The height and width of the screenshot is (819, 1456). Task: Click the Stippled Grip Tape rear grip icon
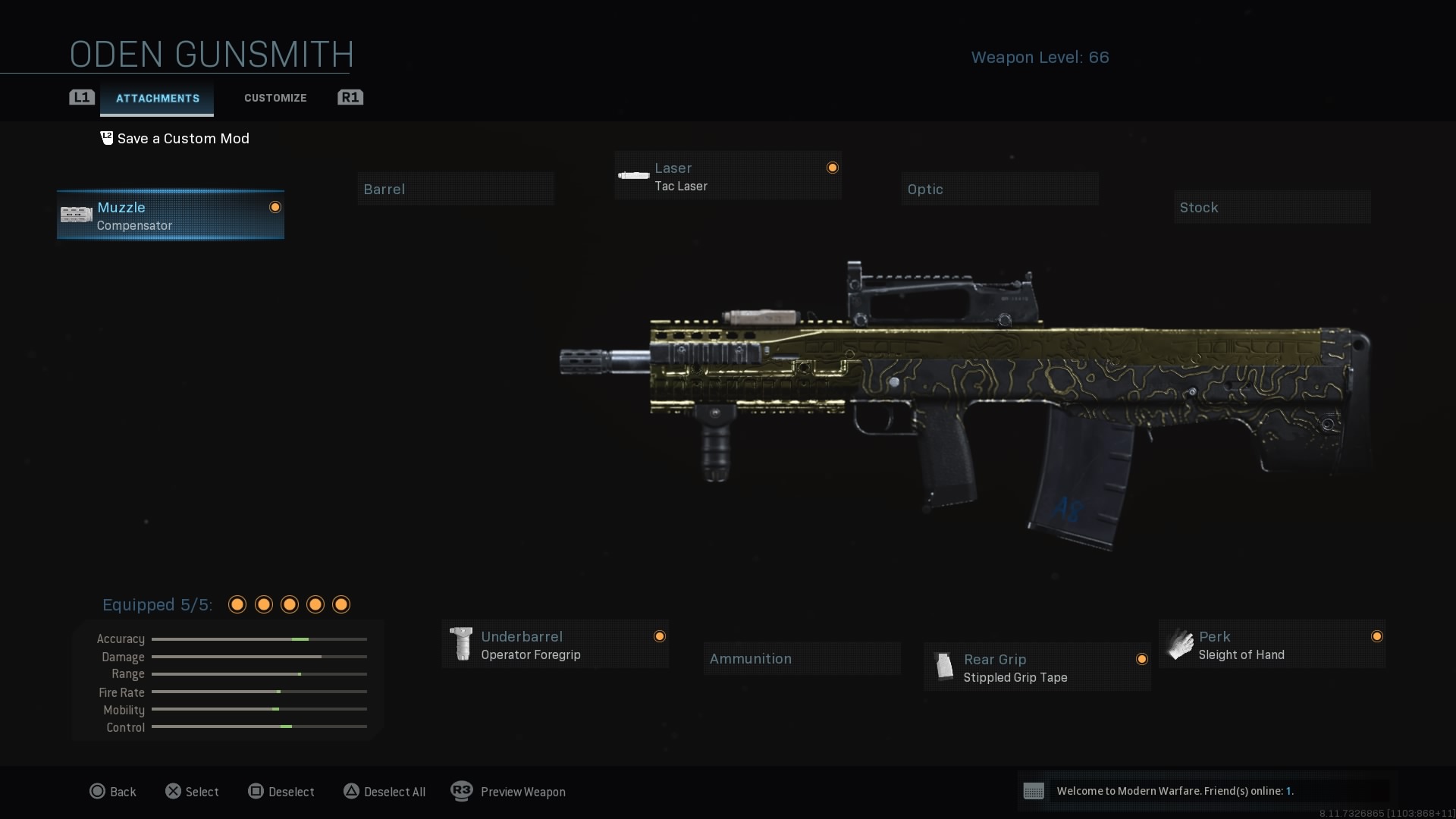[x=944, y=667]
